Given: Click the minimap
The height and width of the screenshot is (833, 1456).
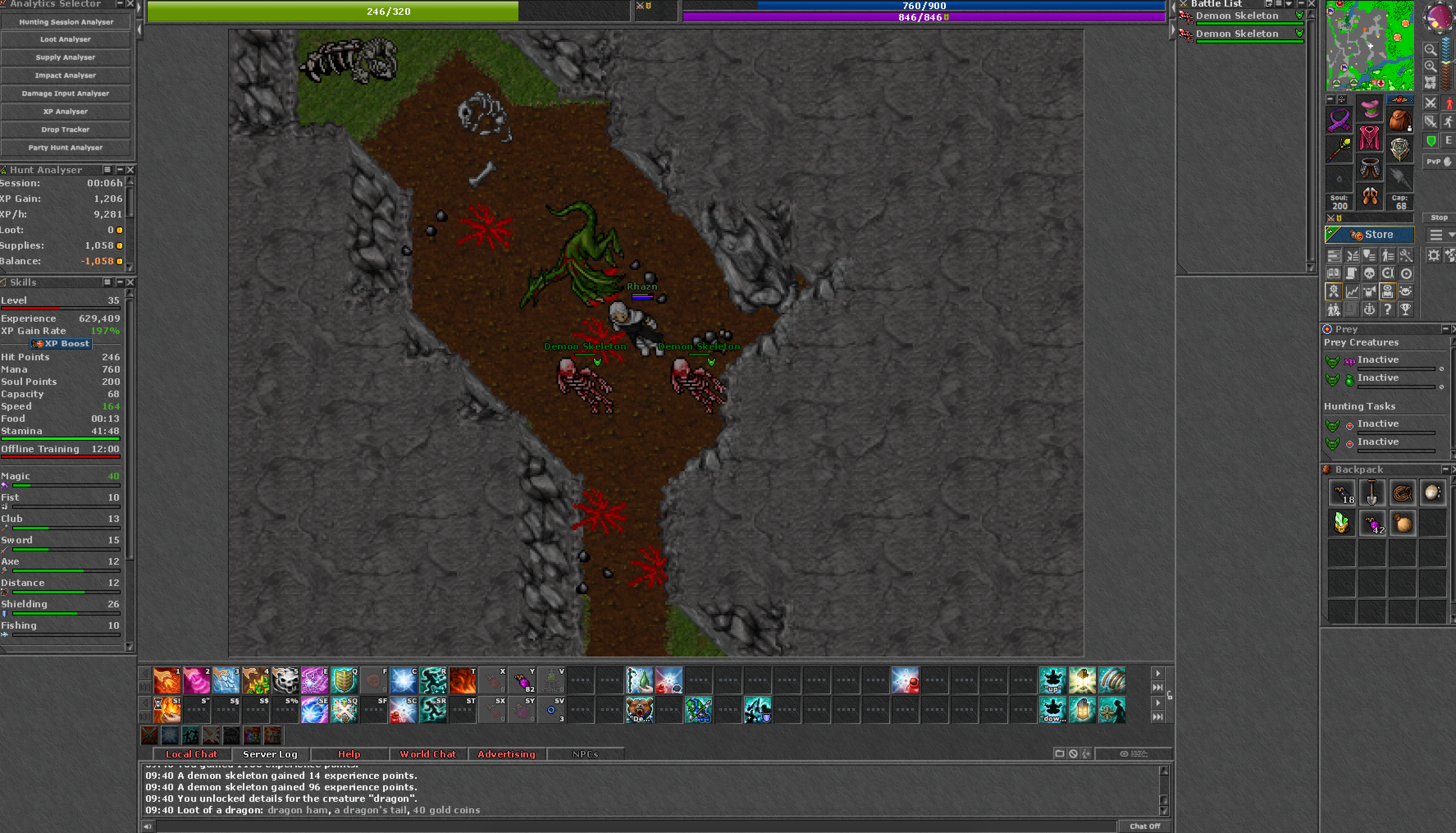Looking at the screenshot, I should click(x=1370, y=46).
